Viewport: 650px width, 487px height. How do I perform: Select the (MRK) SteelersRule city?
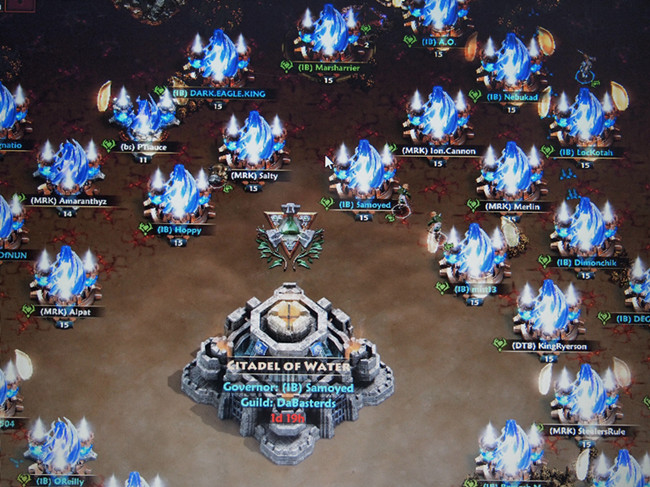coord(582,396)
